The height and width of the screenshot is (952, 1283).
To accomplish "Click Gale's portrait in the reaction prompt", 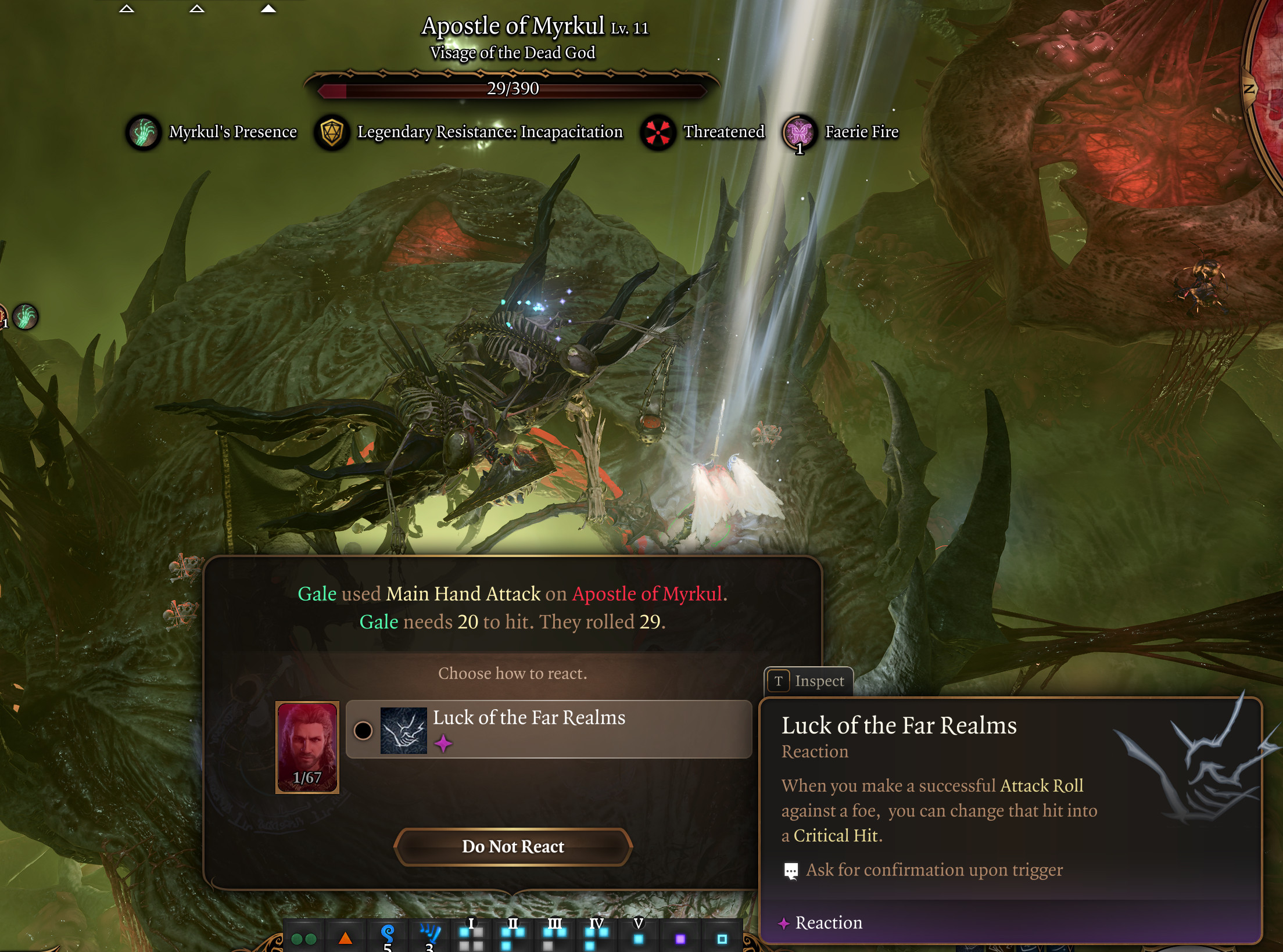I will point(307,747).
